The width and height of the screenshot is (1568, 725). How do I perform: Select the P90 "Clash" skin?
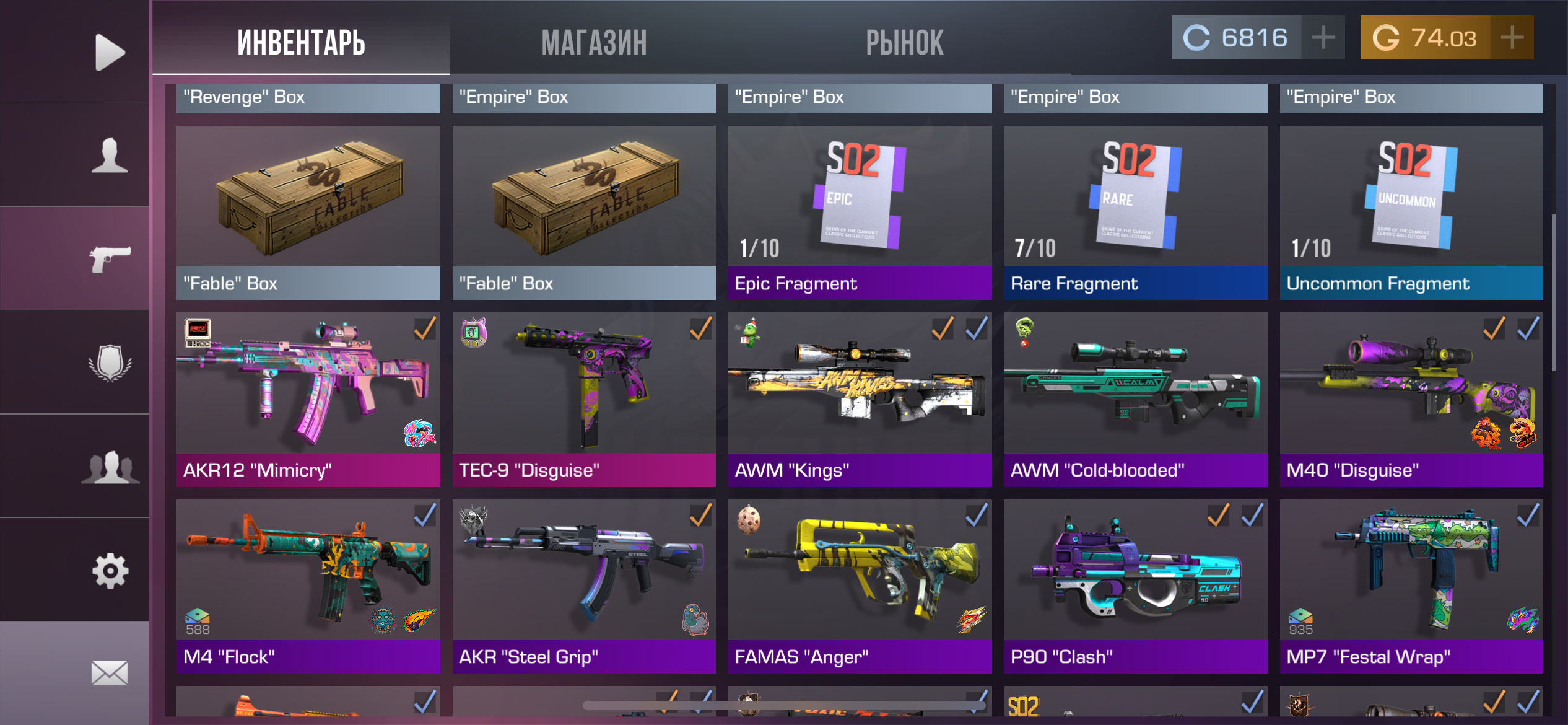tap(1135, 586)
